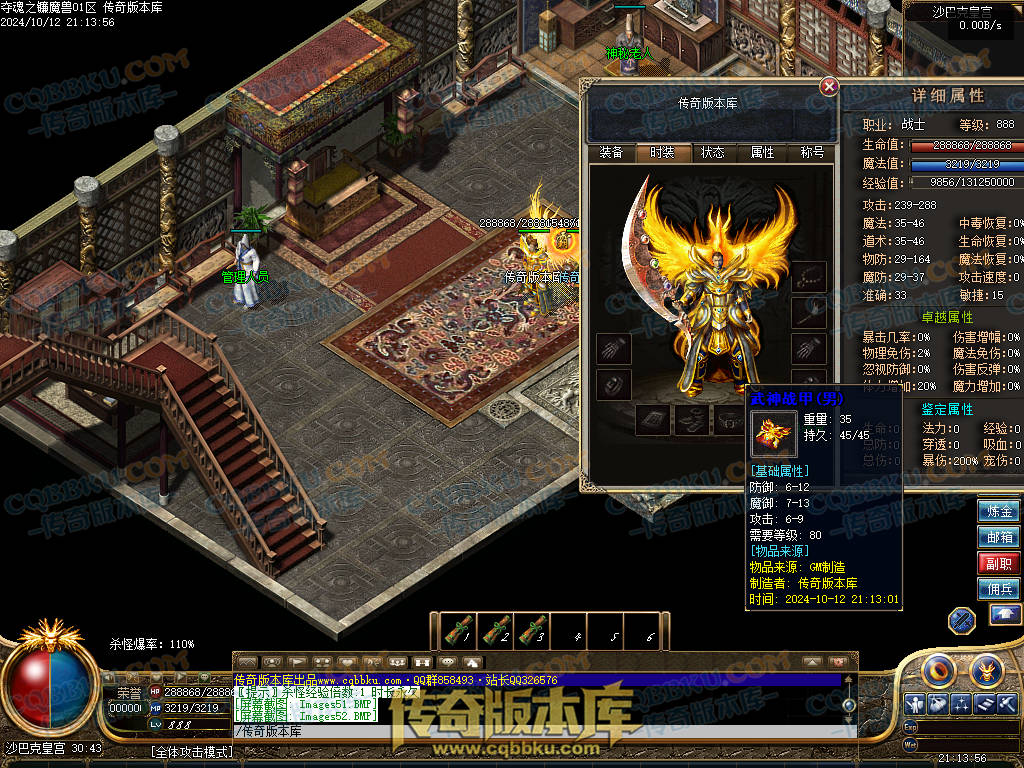1024x768 pixels.
Task: Open the sparkle skills icon
Action: click(962, 704)
